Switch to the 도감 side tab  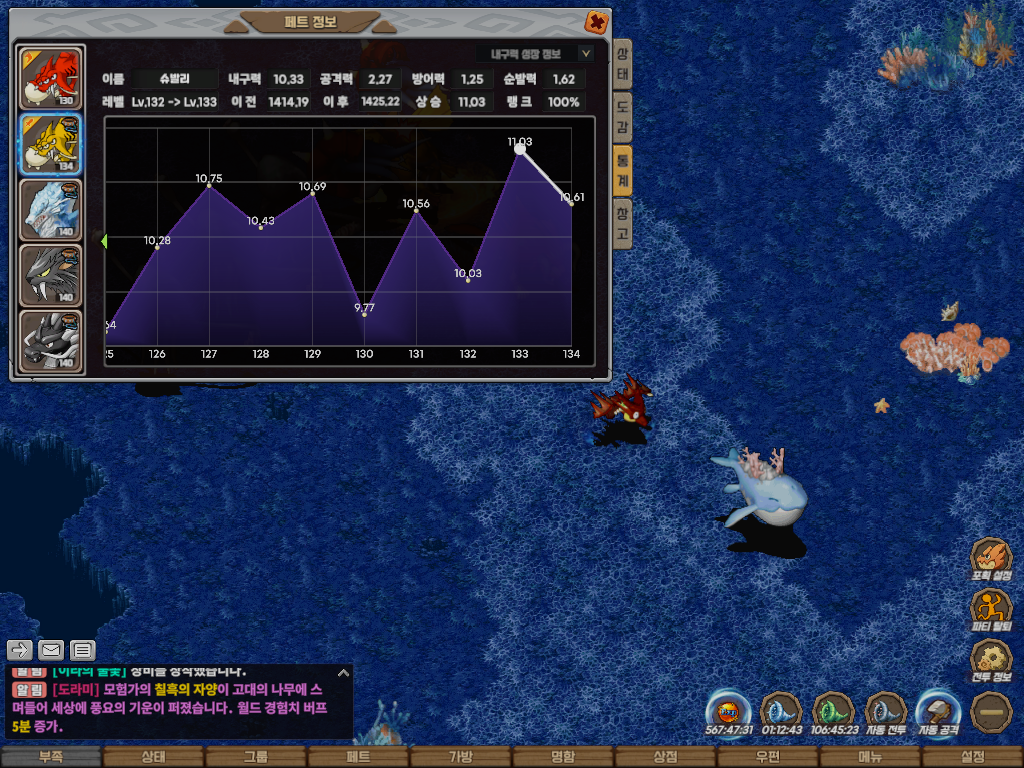click(622, 118)
